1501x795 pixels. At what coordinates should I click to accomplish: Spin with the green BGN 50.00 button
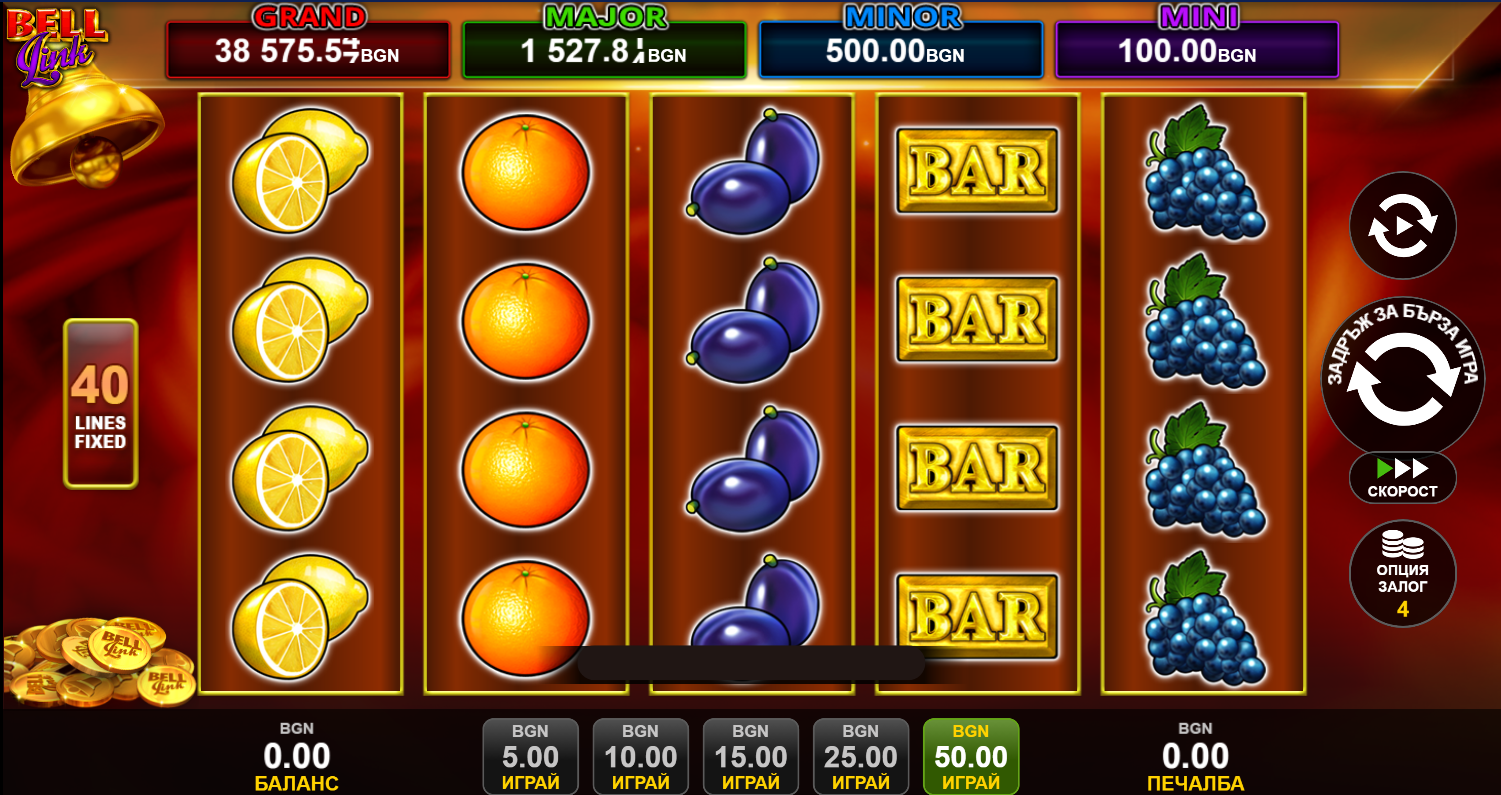(x=970, y=756)
